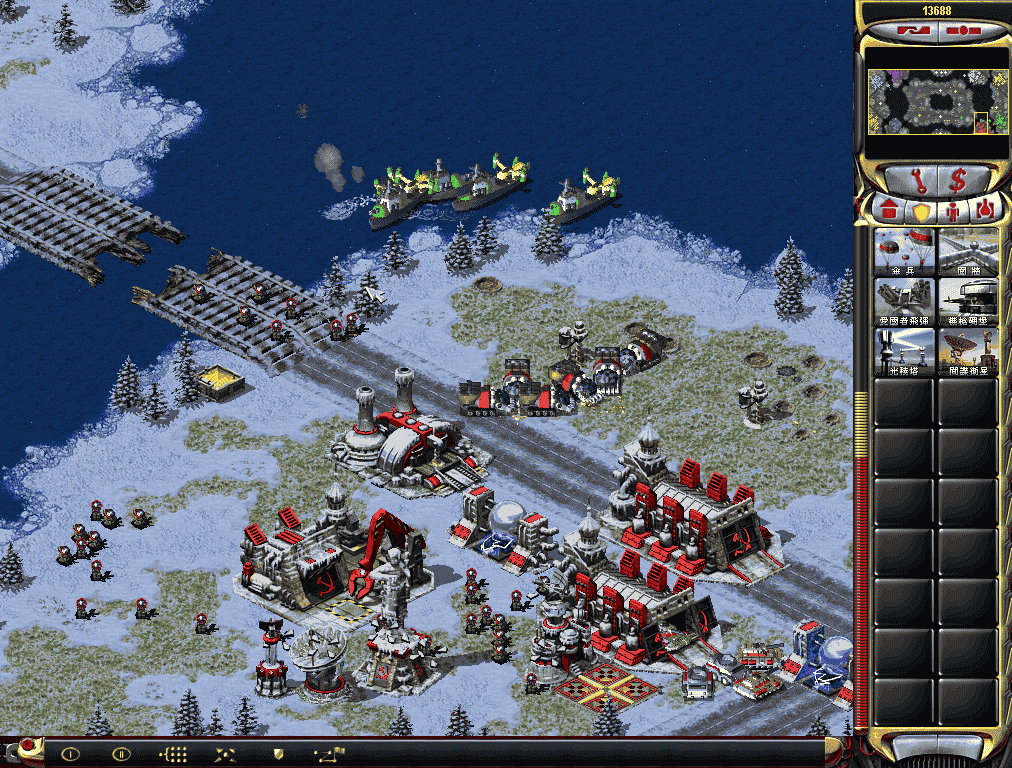Toggle the waypoint flag mode
The width and height of the screenshot is (1012, 768).
330,754
